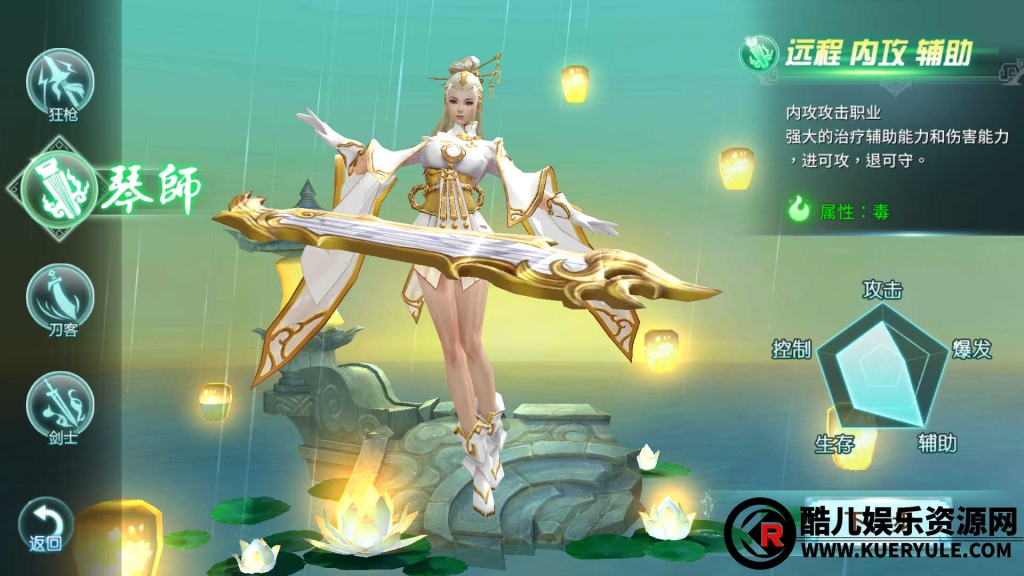Switch to the 剑士 swordsman class
1024x576 pixels.
tap(60, 405)
